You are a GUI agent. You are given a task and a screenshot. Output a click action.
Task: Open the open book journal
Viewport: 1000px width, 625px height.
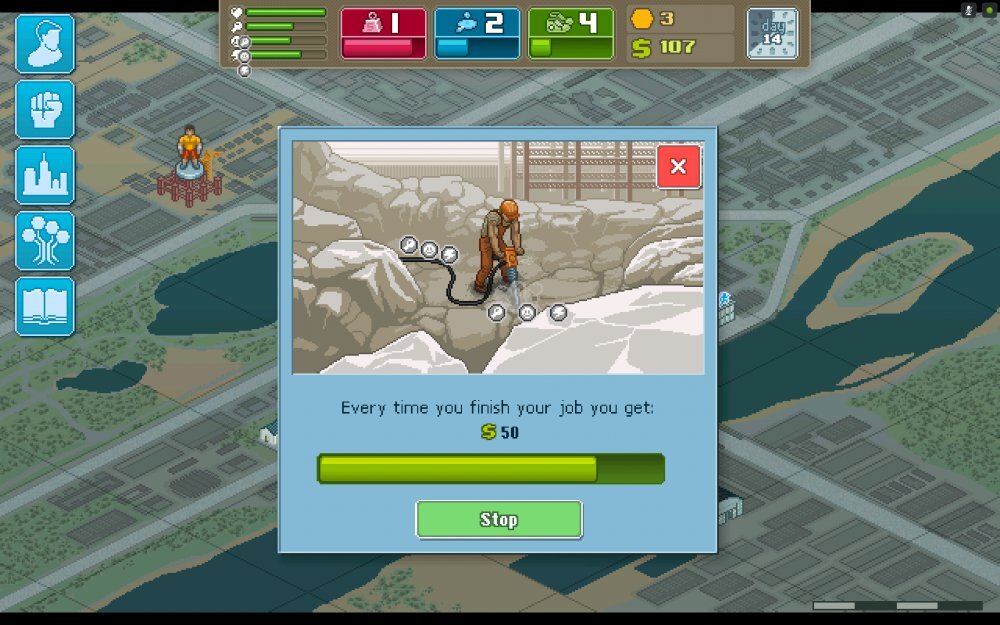(x=45, y=306)
